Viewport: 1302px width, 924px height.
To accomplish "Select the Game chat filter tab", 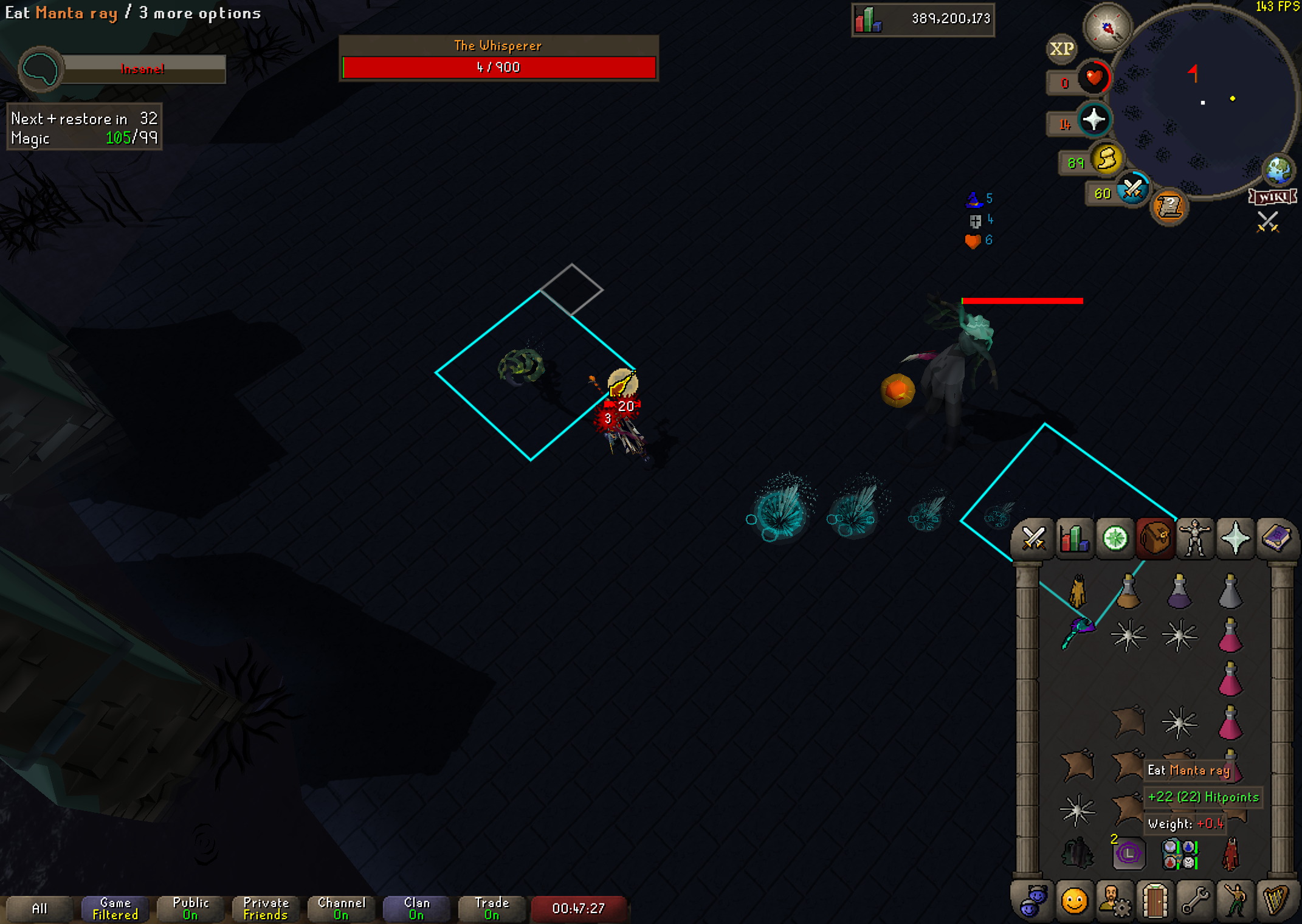I will pos(115,908).
